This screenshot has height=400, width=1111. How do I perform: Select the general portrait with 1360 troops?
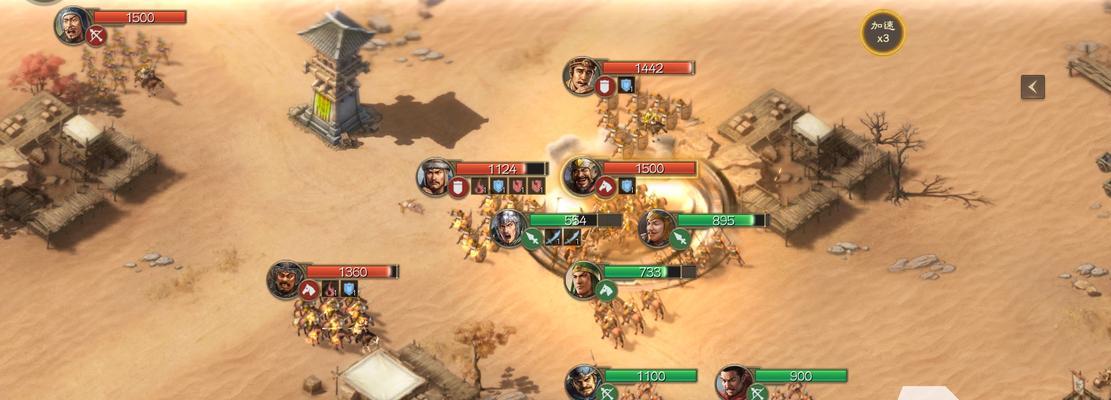click(286, 279)
